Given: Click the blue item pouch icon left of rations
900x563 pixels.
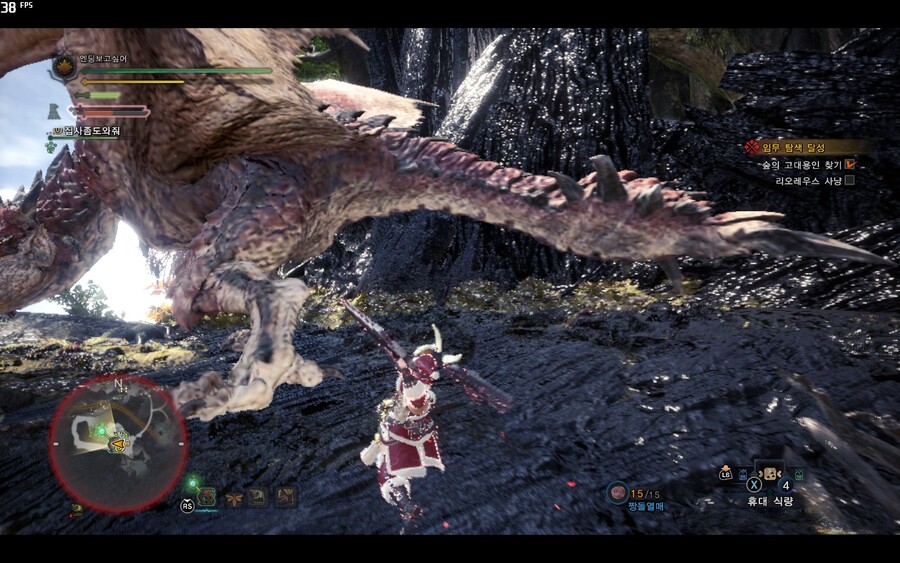Looking at the screenshot, I should click(744, 473).
